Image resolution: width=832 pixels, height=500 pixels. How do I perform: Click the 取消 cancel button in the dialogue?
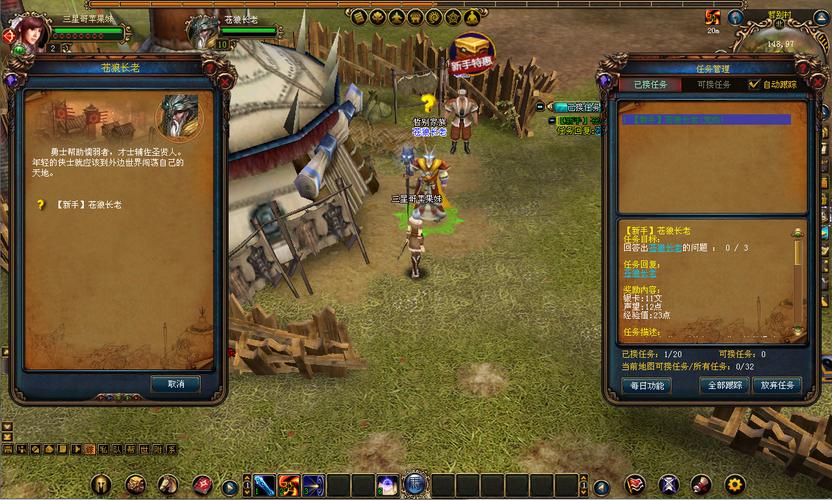[176, 384]
